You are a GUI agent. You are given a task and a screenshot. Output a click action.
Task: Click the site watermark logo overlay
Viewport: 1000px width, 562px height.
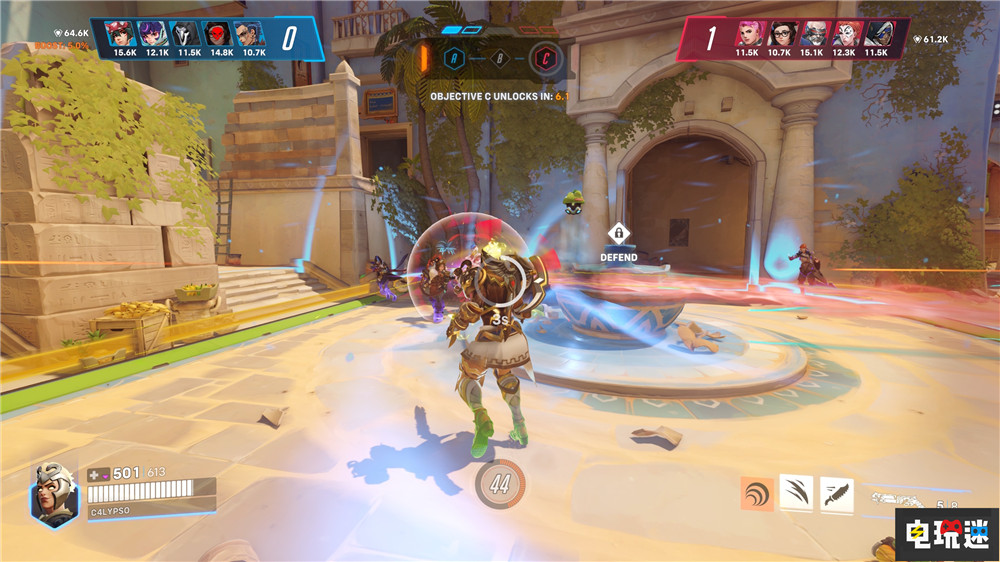click(945, 533)
